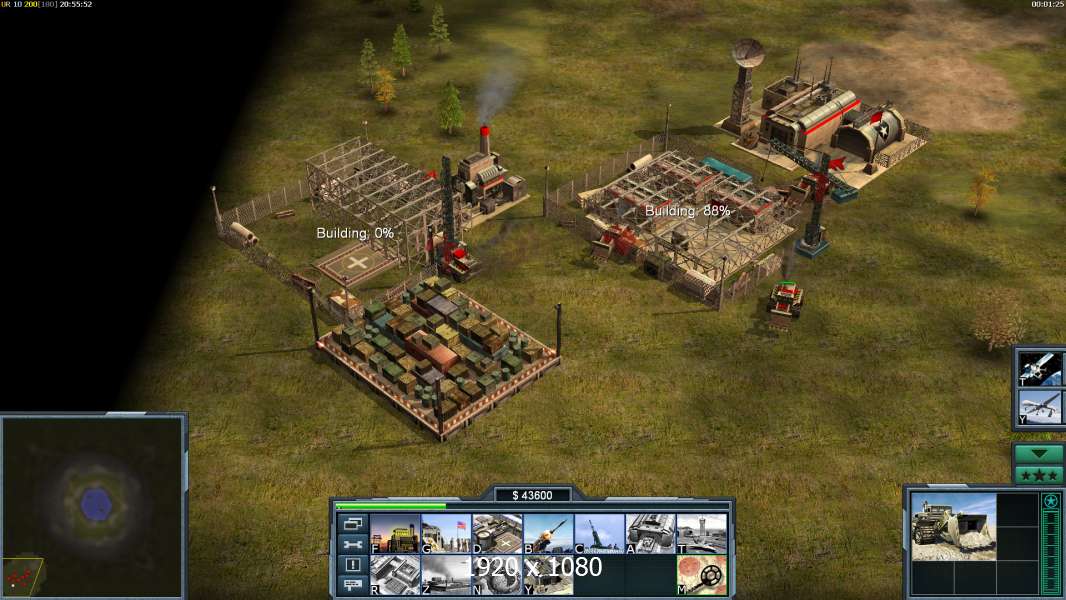This screenshot has height=600, width=1066.
Task: Choose the helipad structure icon marked D
Action: click(x=496, y=533)
